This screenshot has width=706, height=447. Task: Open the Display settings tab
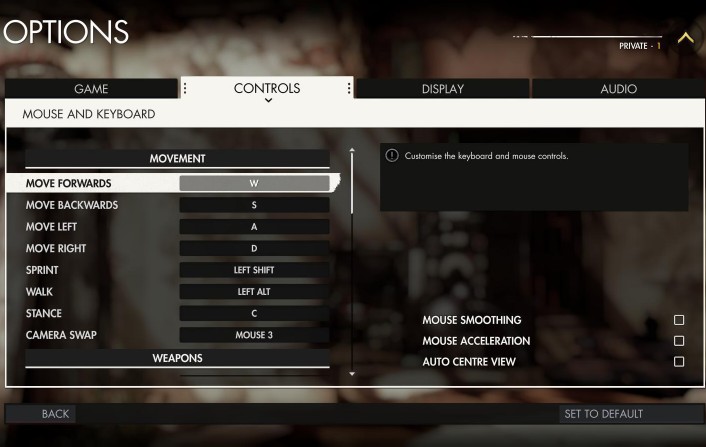click(x=442, y=89)
